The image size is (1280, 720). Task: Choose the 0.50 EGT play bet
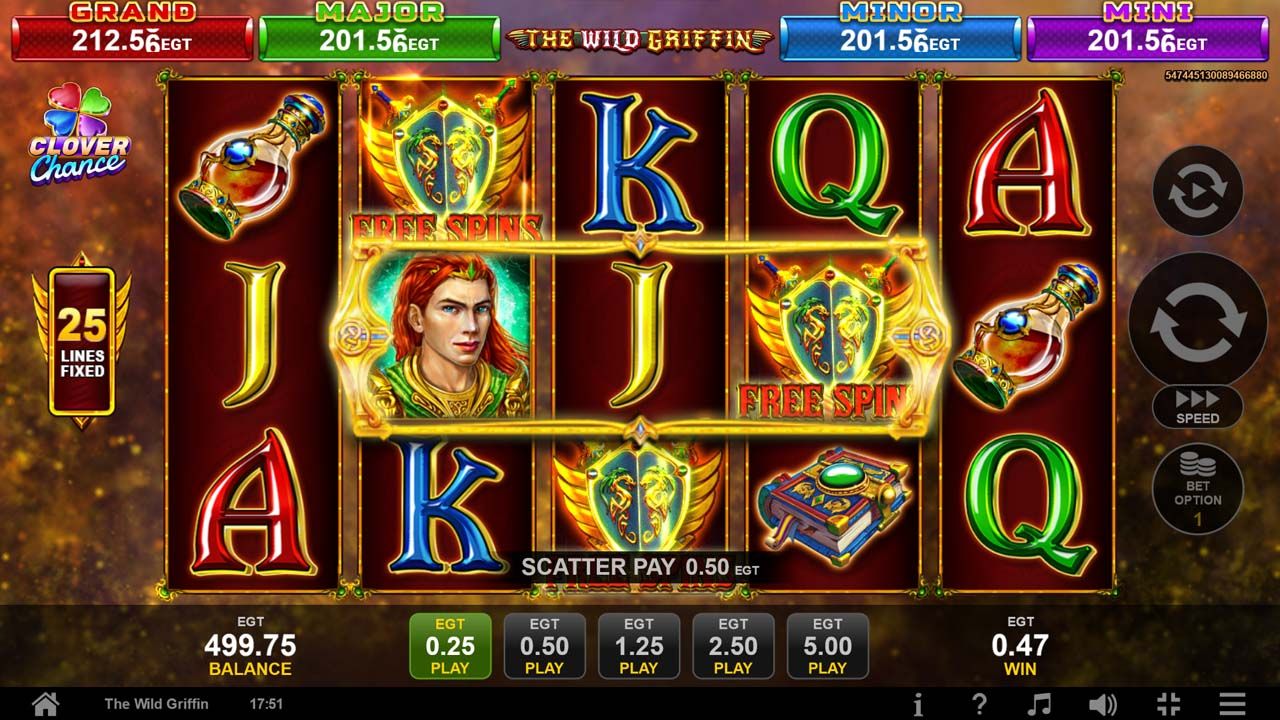tap(544, 646)
